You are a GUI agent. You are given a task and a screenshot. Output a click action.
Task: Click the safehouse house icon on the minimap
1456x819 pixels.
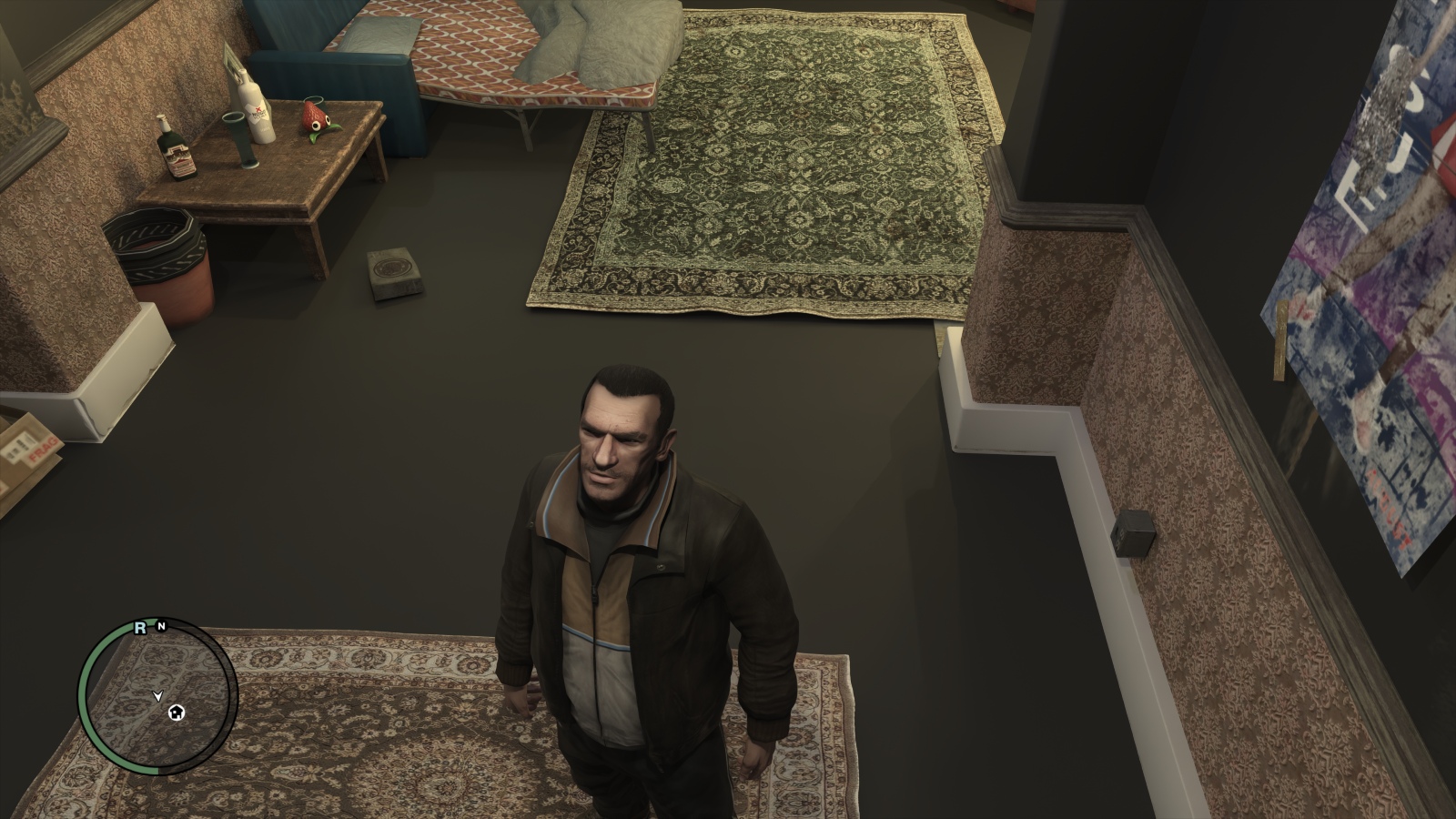point(177,713)
